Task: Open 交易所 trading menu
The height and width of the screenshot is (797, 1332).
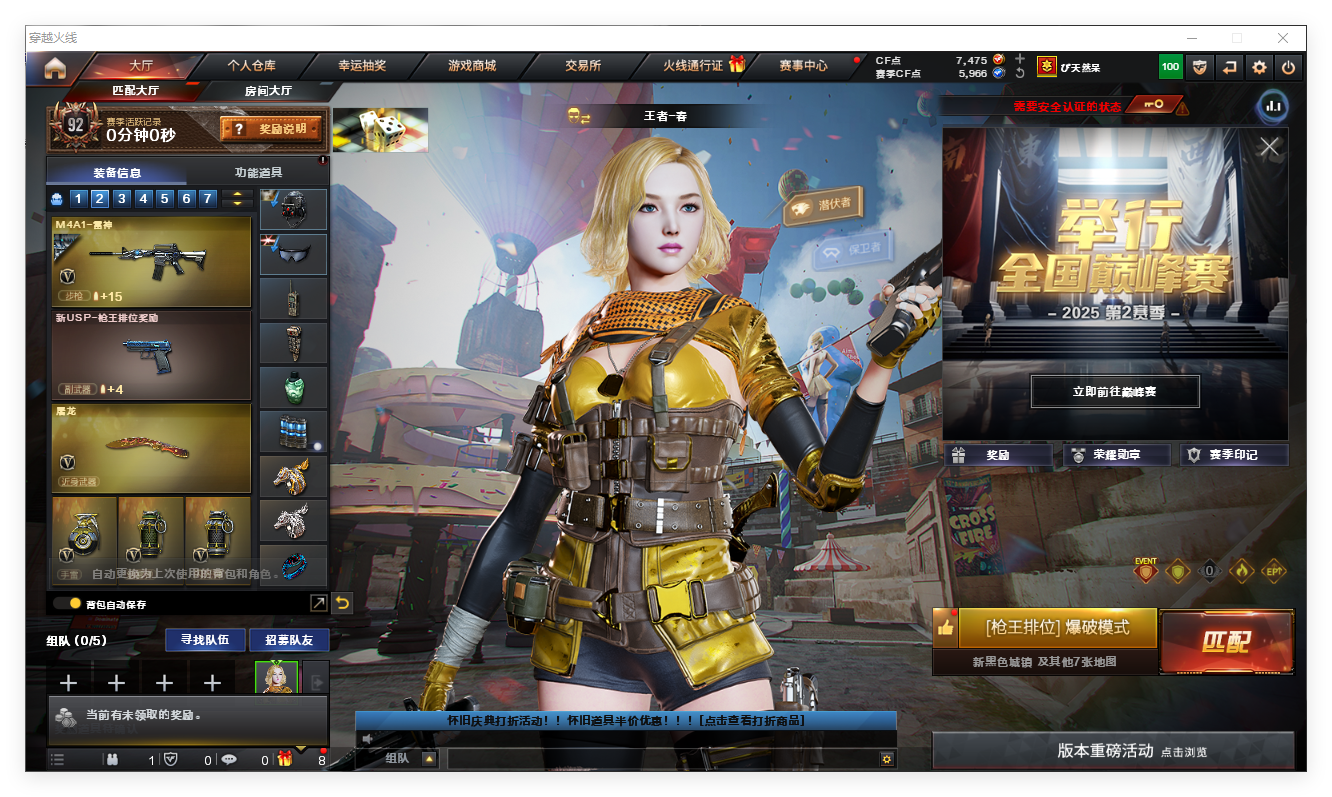Action: click(x=583, y=66)
